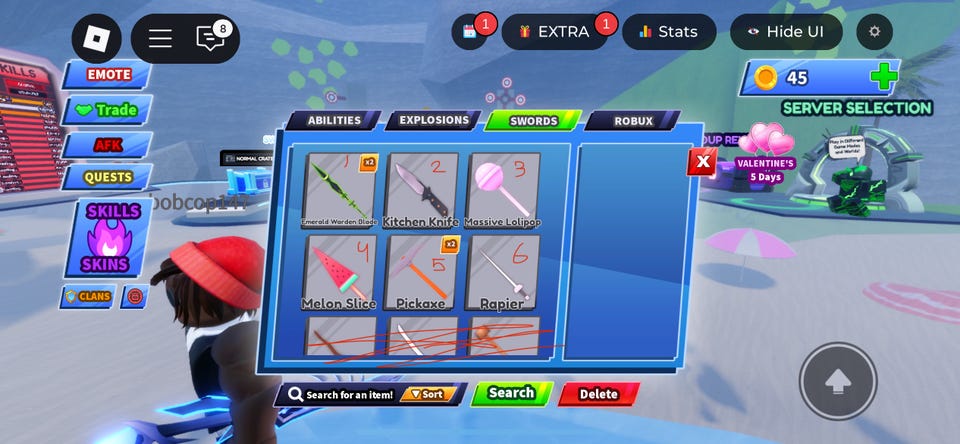The height and width of the screenshot is (444, 960).
Task: Choose the Kitchen Knife sword
Action: tap(421, 190)
